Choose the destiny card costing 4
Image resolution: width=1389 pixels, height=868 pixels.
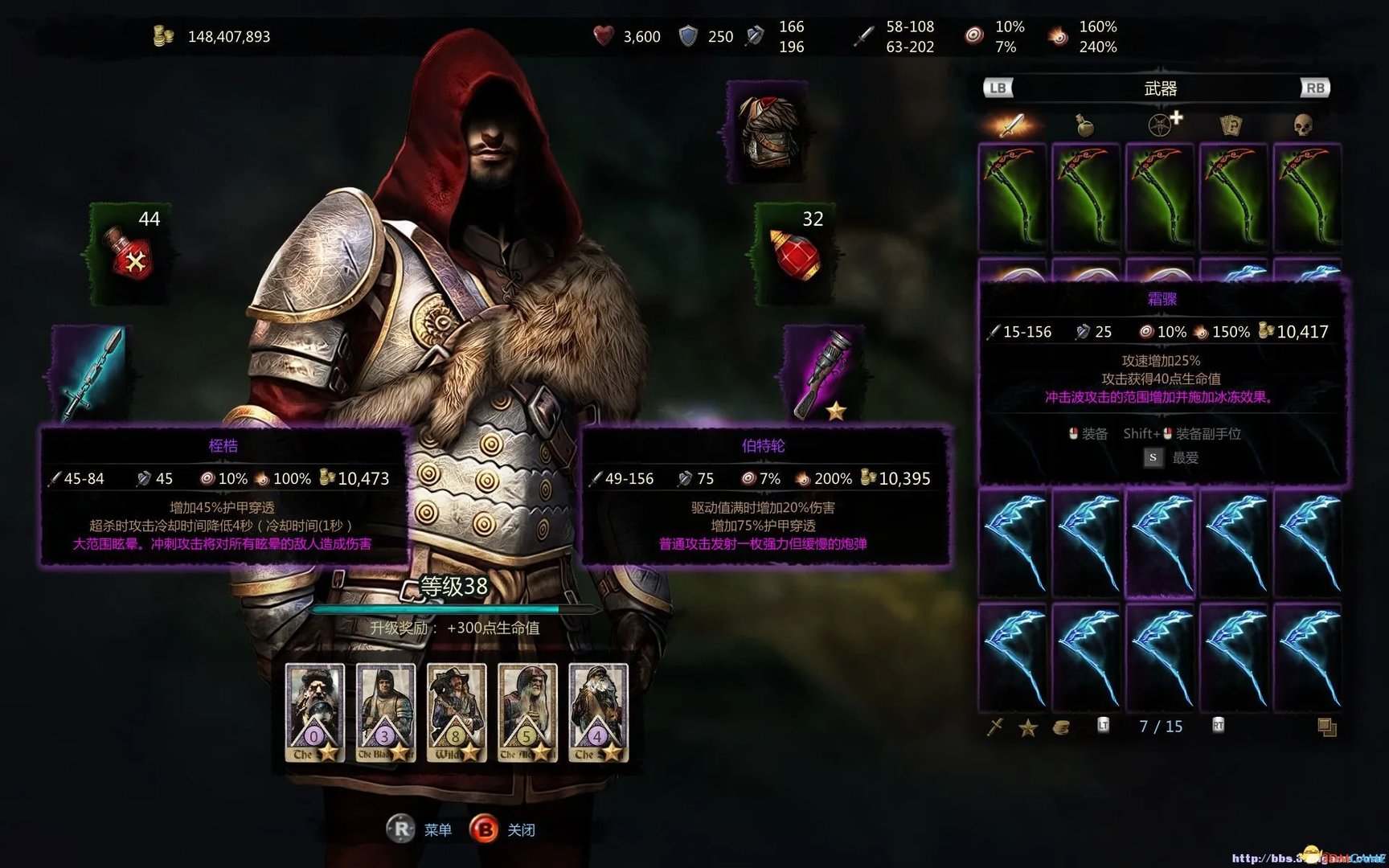pyautogui.click(x=597, y=712)
